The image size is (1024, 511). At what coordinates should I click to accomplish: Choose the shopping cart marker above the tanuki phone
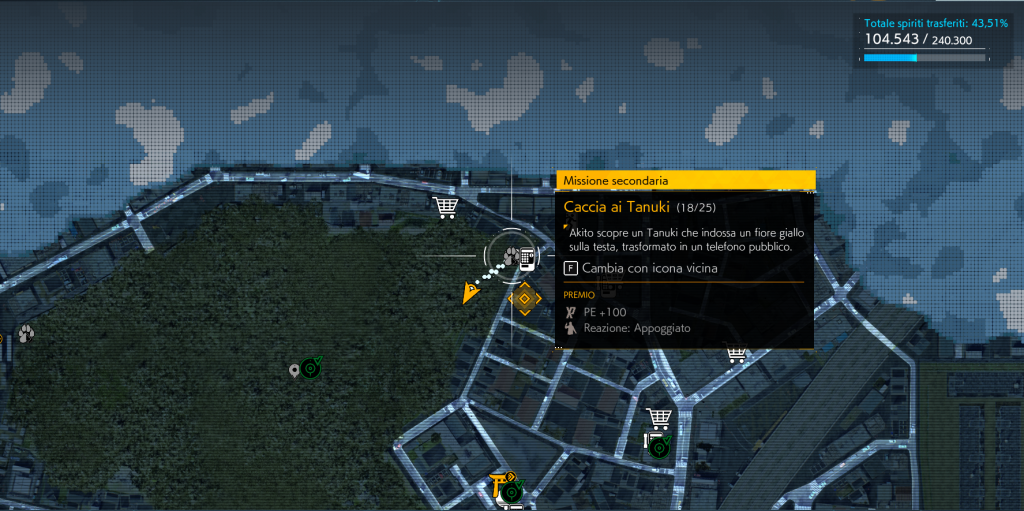[446, 207]
